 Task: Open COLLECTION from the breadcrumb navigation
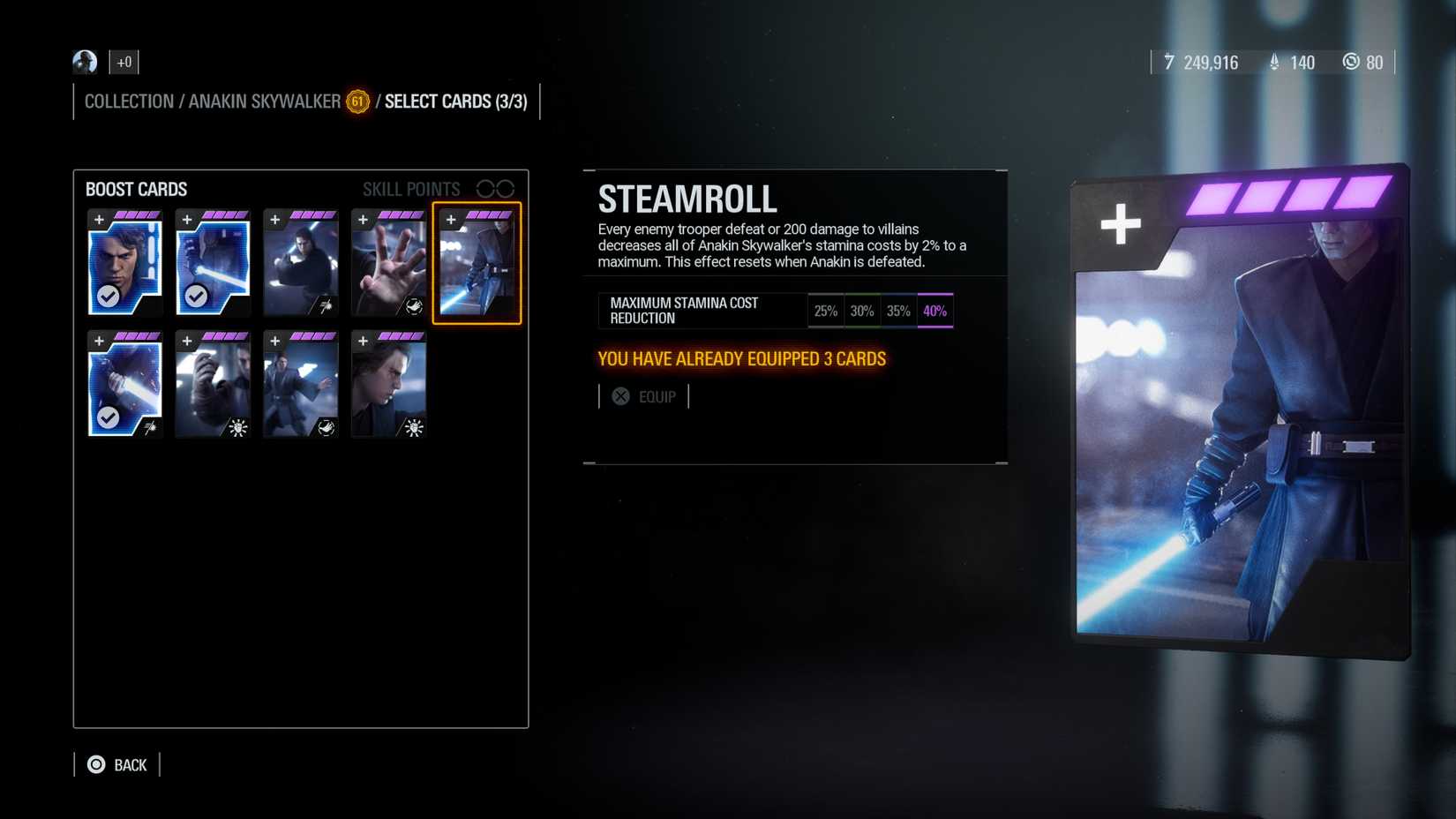click(x=129, y=101)
